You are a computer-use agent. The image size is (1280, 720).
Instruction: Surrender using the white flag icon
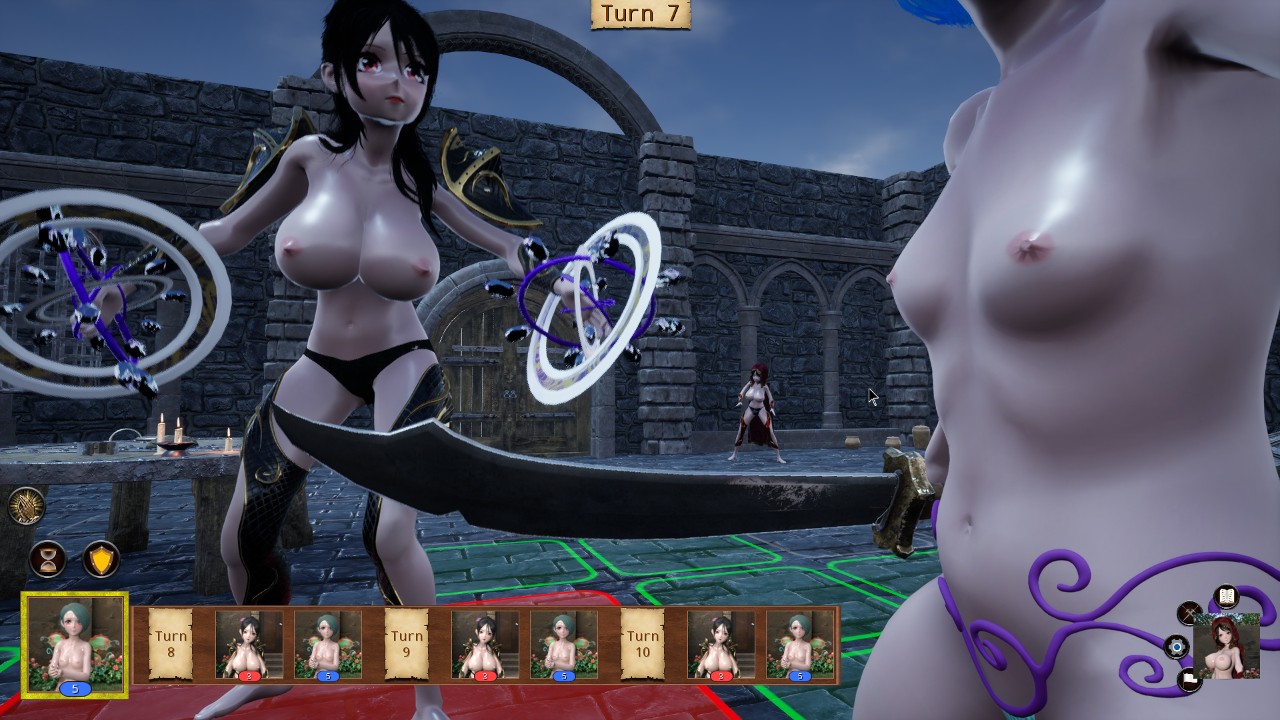(1189, 680)
